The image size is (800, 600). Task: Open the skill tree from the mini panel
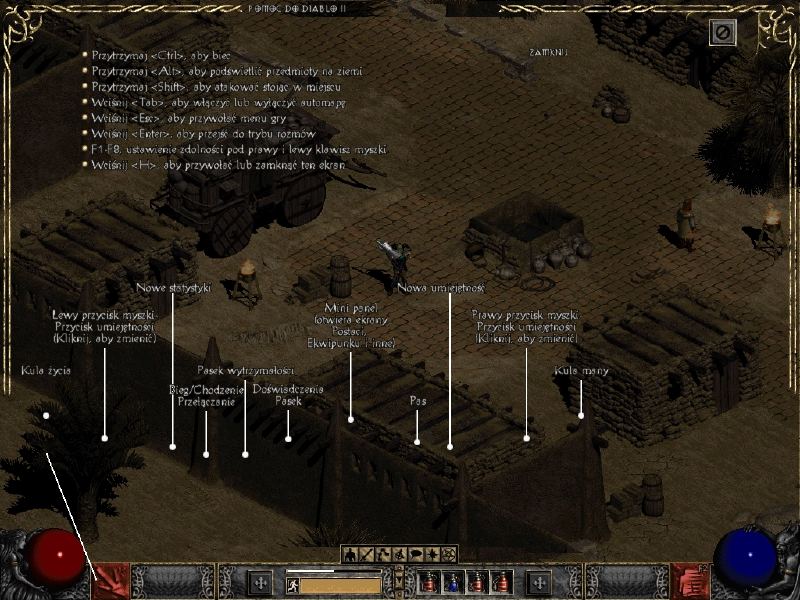pos(383,554)
